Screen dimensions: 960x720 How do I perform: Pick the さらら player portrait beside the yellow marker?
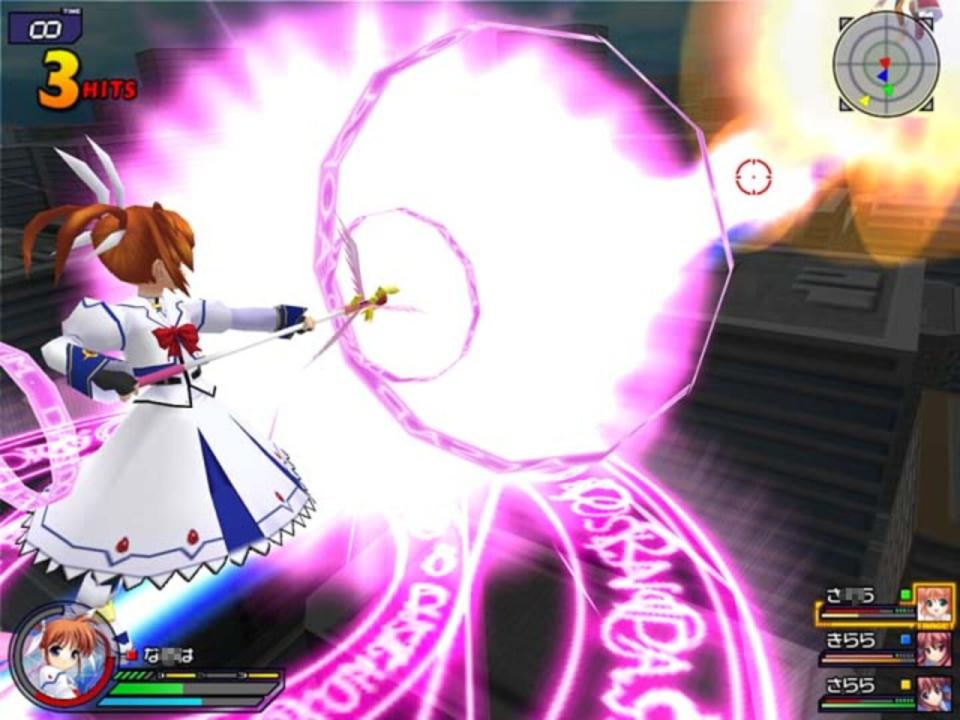pyautogui.click(x=934, y=692)
